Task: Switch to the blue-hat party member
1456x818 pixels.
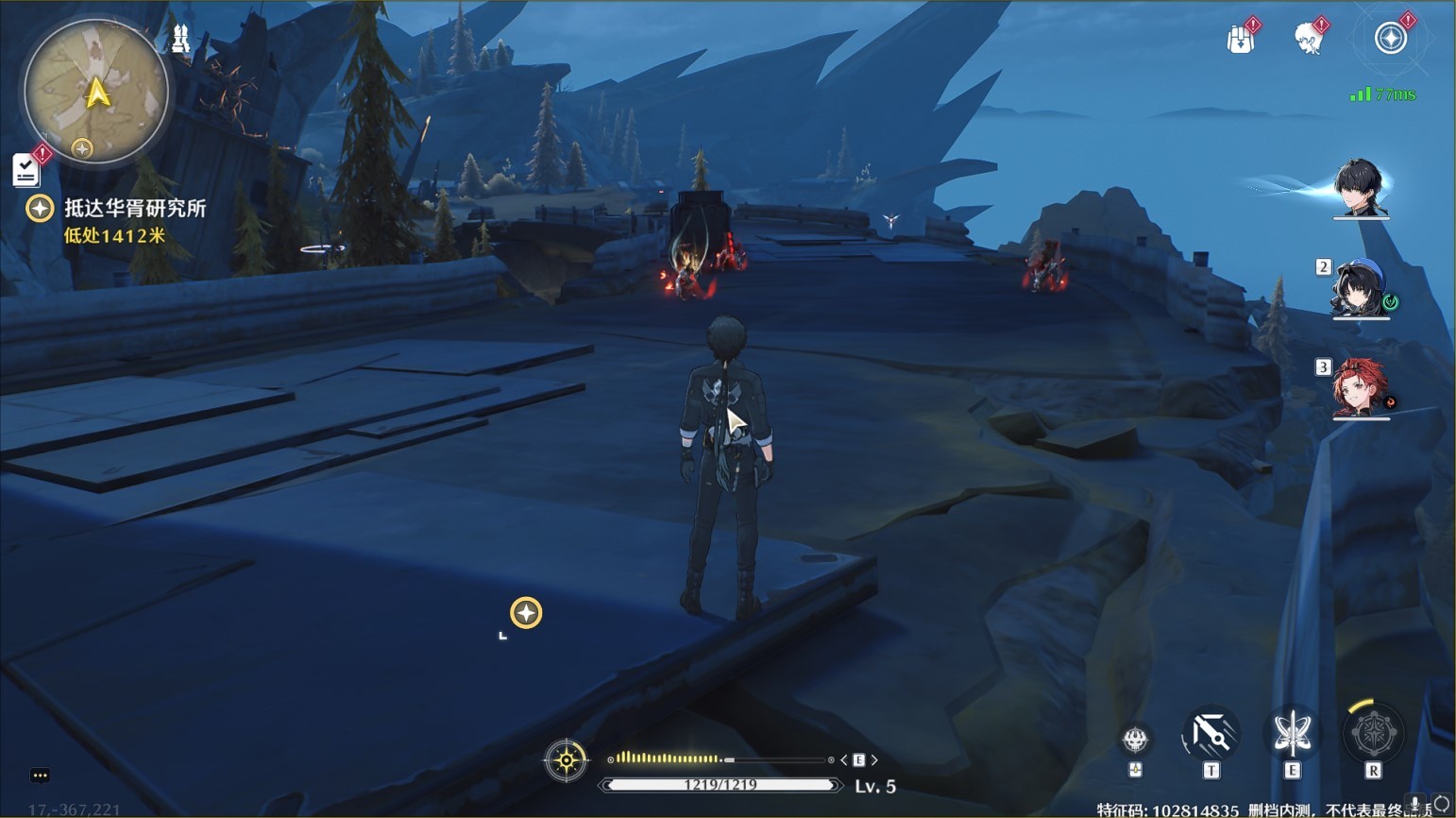Action: pos(1358,289)
